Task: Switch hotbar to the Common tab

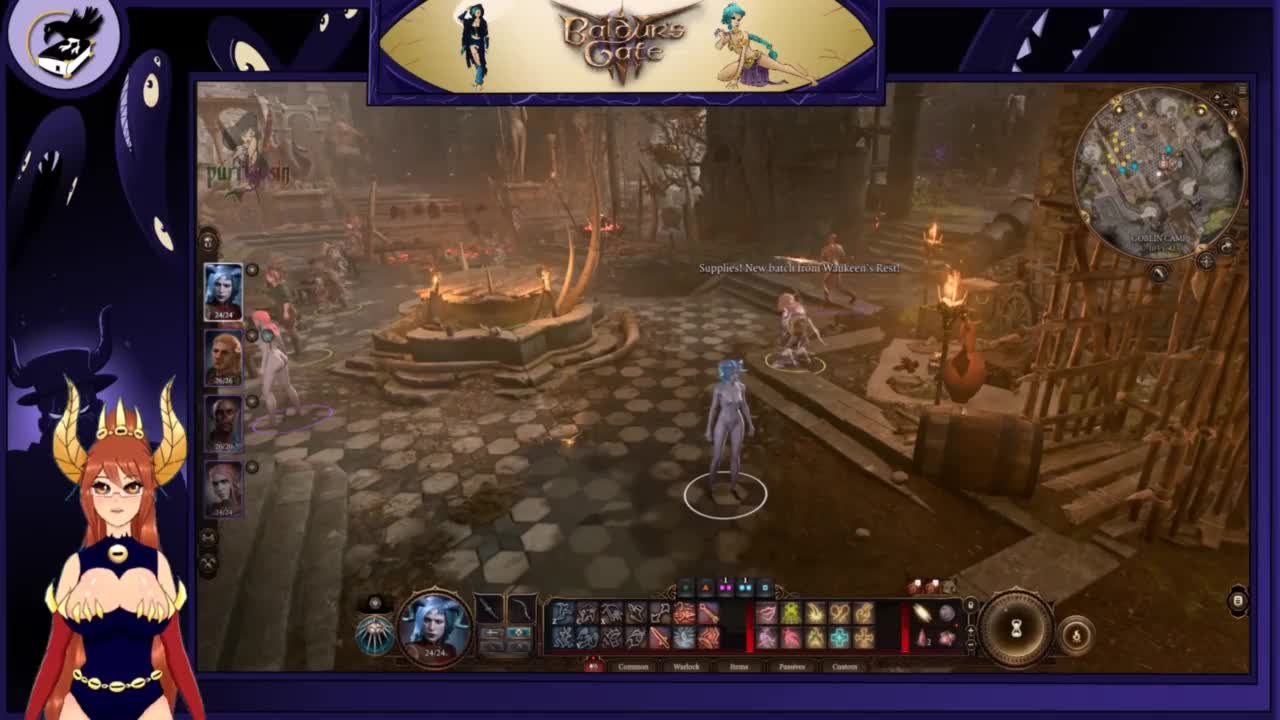Action: [633, 667]
